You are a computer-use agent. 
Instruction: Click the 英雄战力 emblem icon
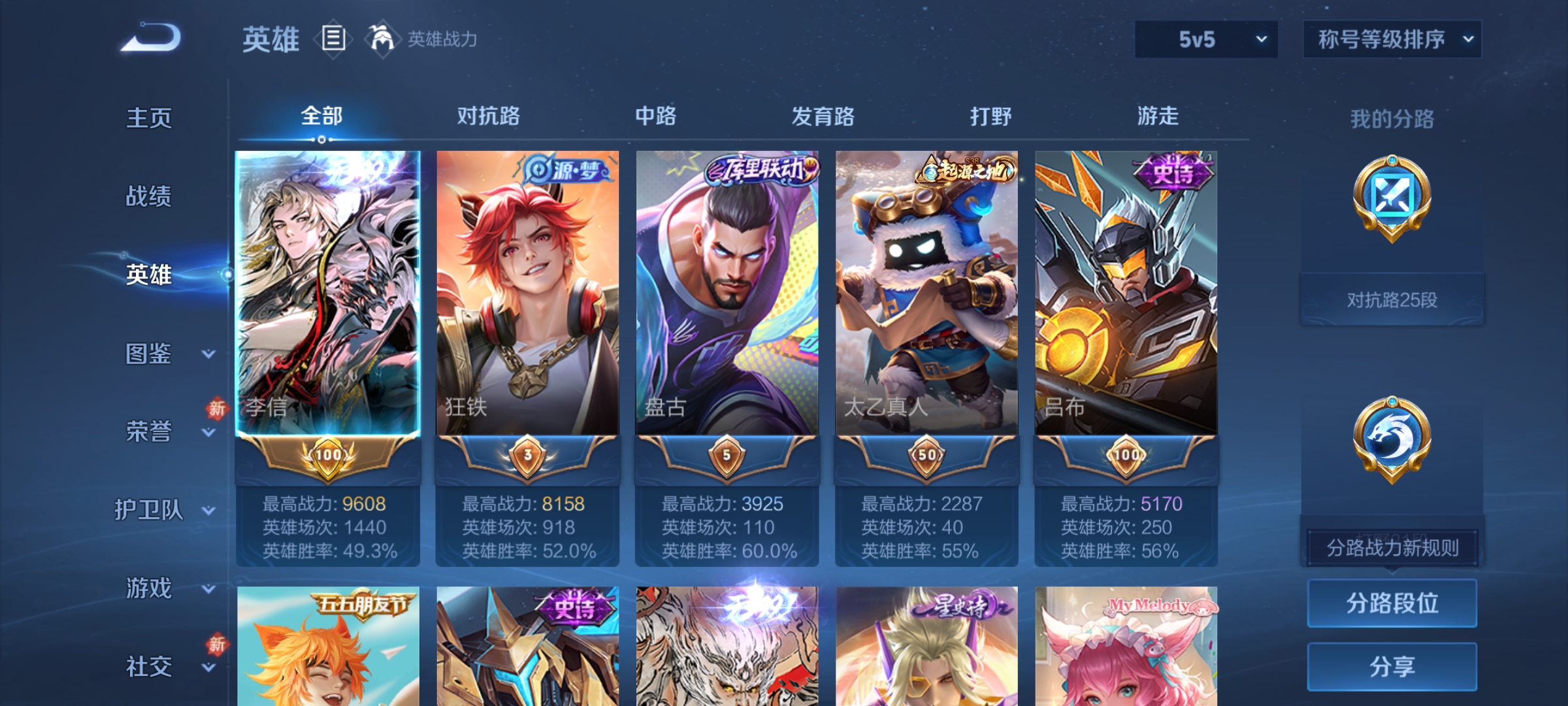tap(382, 39)
